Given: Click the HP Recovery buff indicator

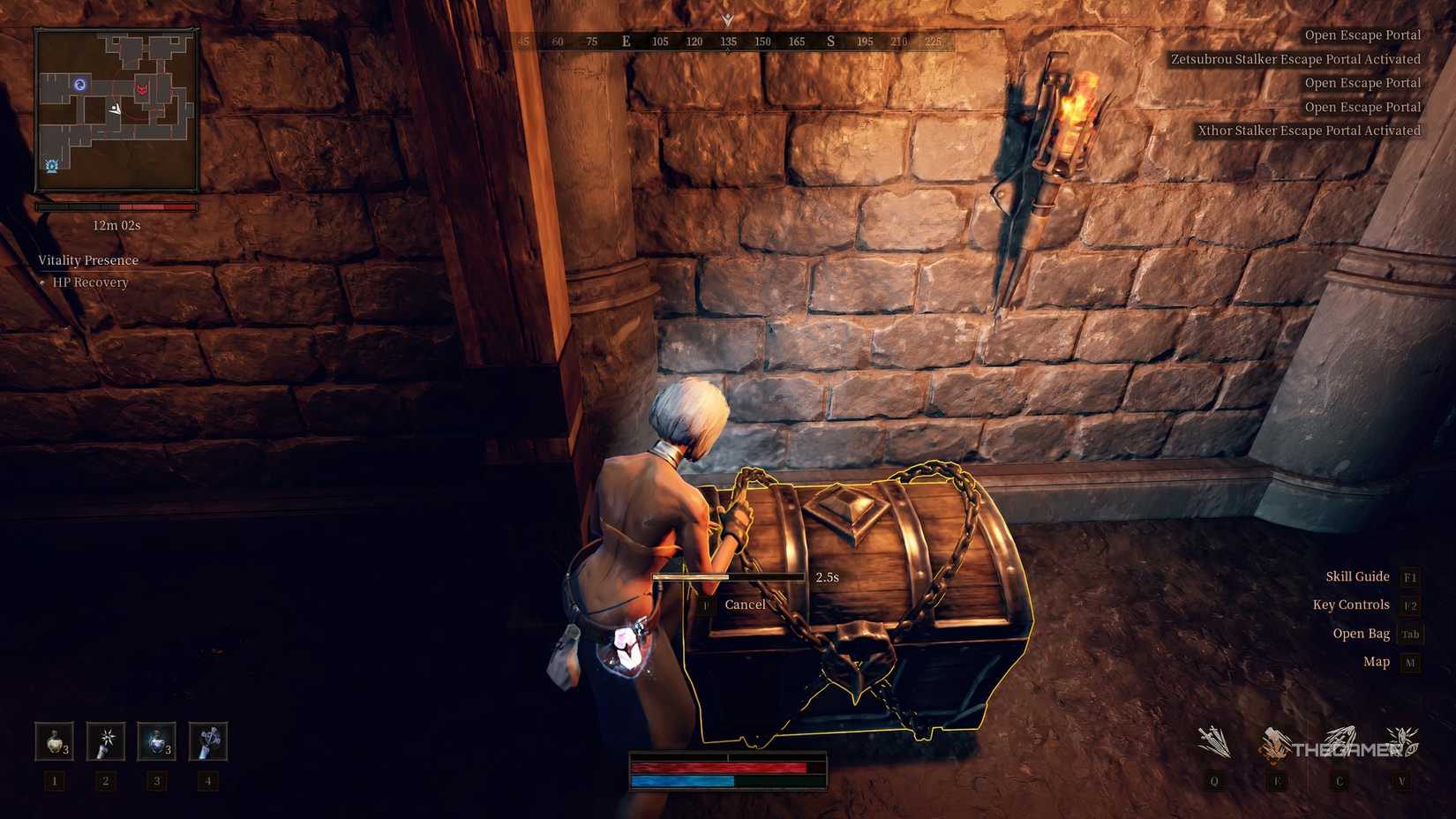Looking at the screenshot, I should pyautogui.click(x=91, y=282).
